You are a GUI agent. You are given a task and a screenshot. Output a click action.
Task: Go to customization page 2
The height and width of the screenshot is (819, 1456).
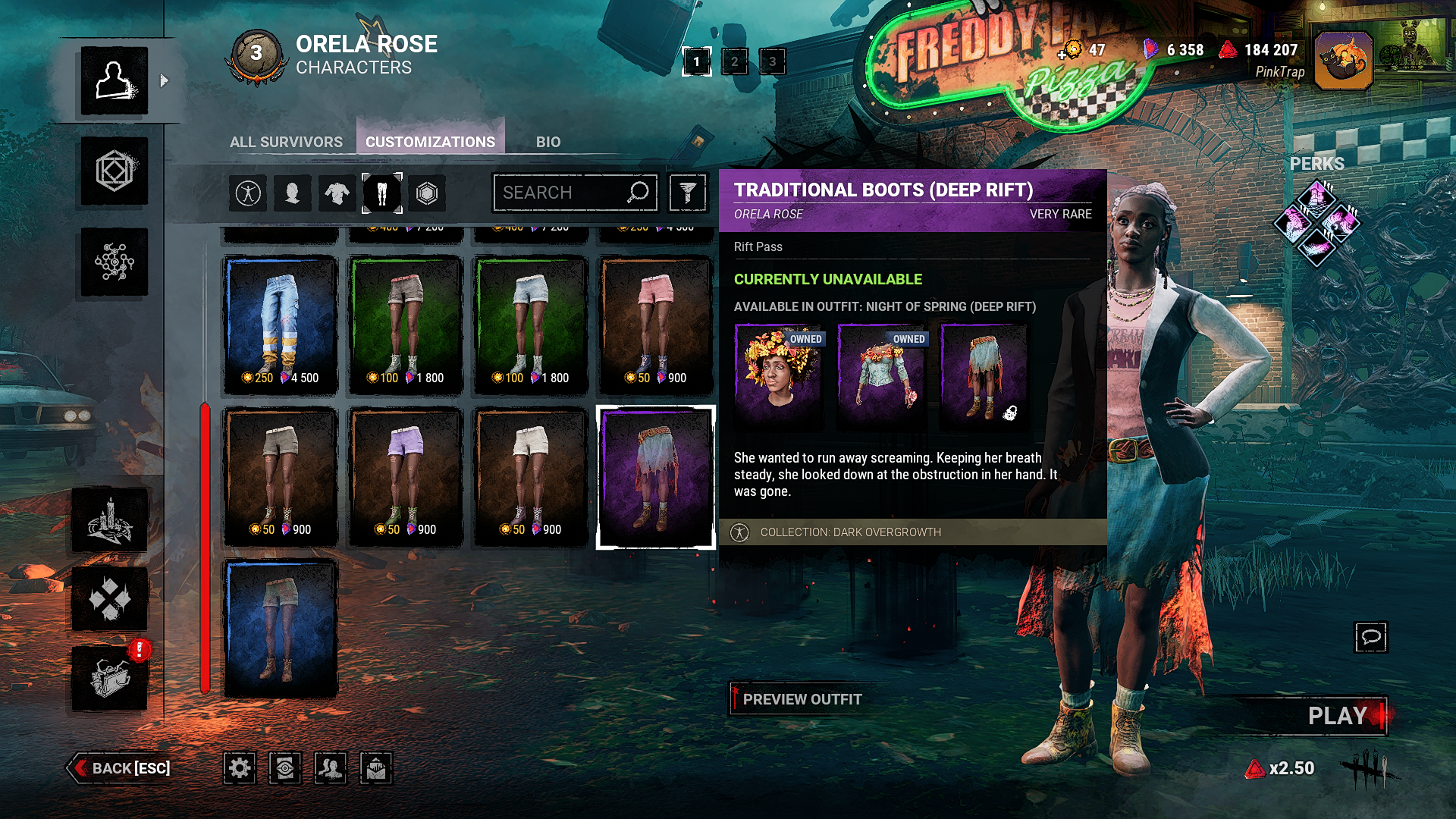(733, 62)
